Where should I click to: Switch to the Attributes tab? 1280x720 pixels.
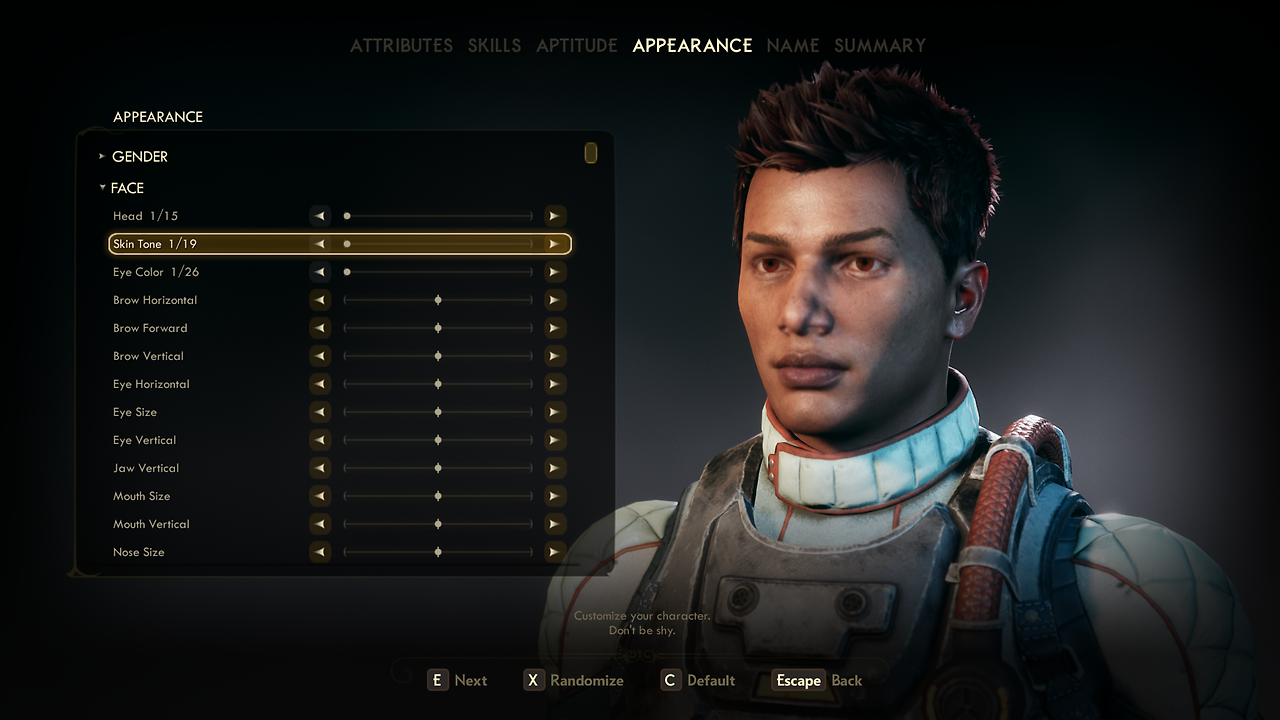(x=401, y=46)
